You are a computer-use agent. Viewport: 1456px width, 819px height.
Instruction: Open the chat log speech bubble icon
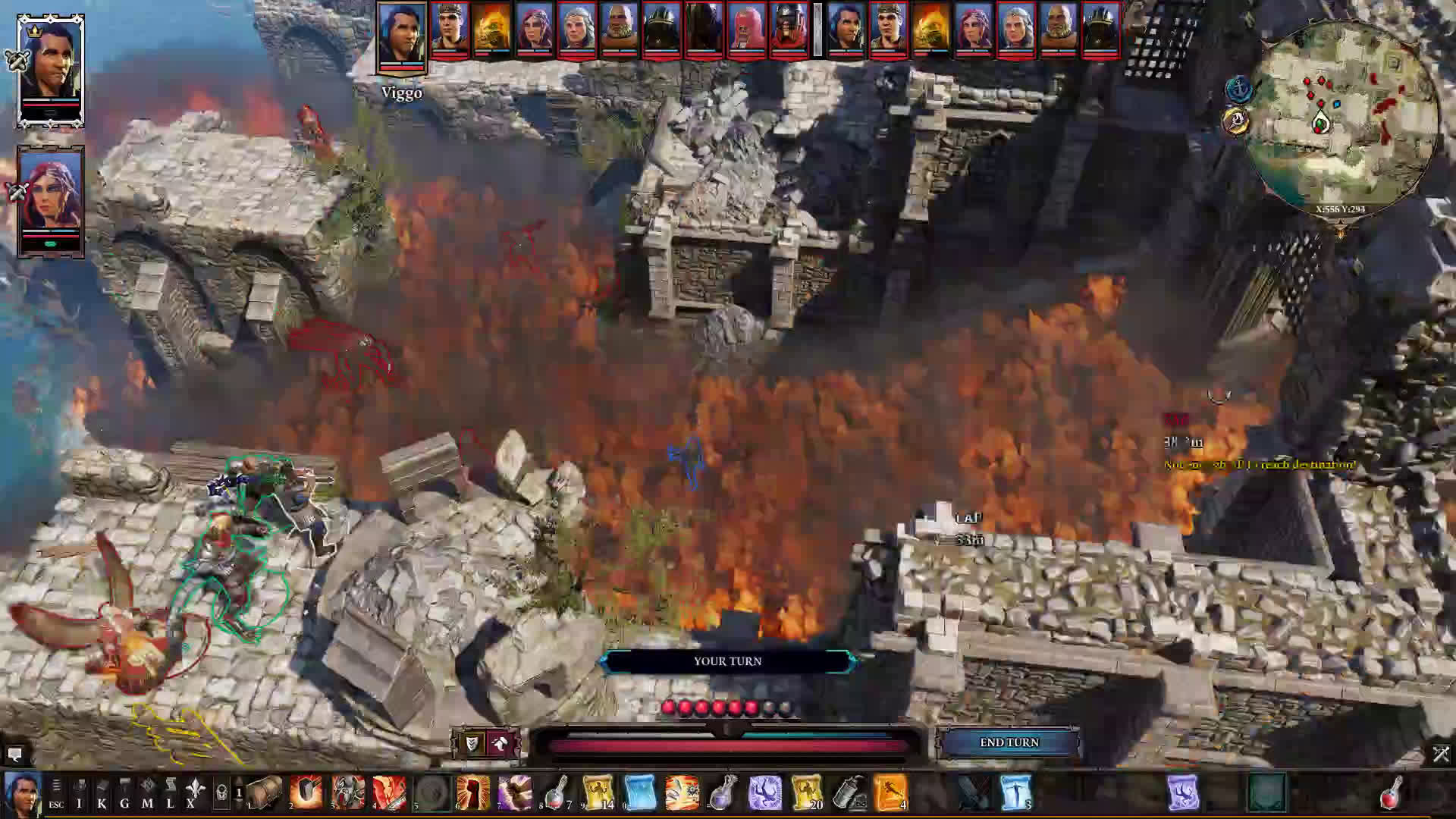tap(14, 754)
